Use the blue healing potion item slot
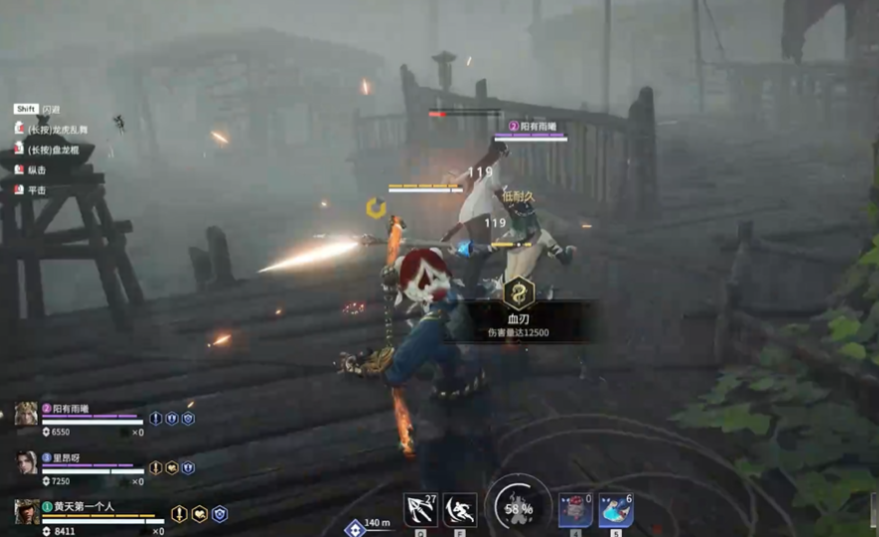 (615, 510)
